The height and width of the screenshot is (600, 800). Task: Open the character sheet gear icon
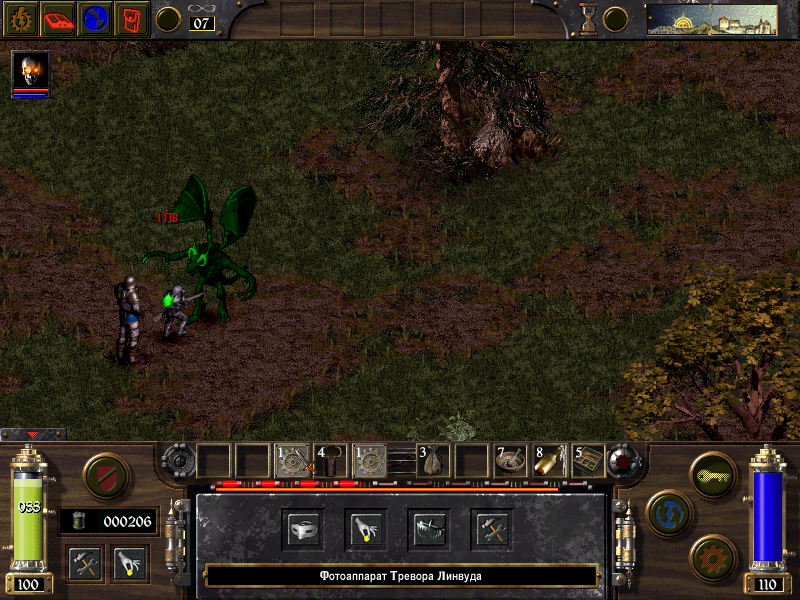pos(22,18)
